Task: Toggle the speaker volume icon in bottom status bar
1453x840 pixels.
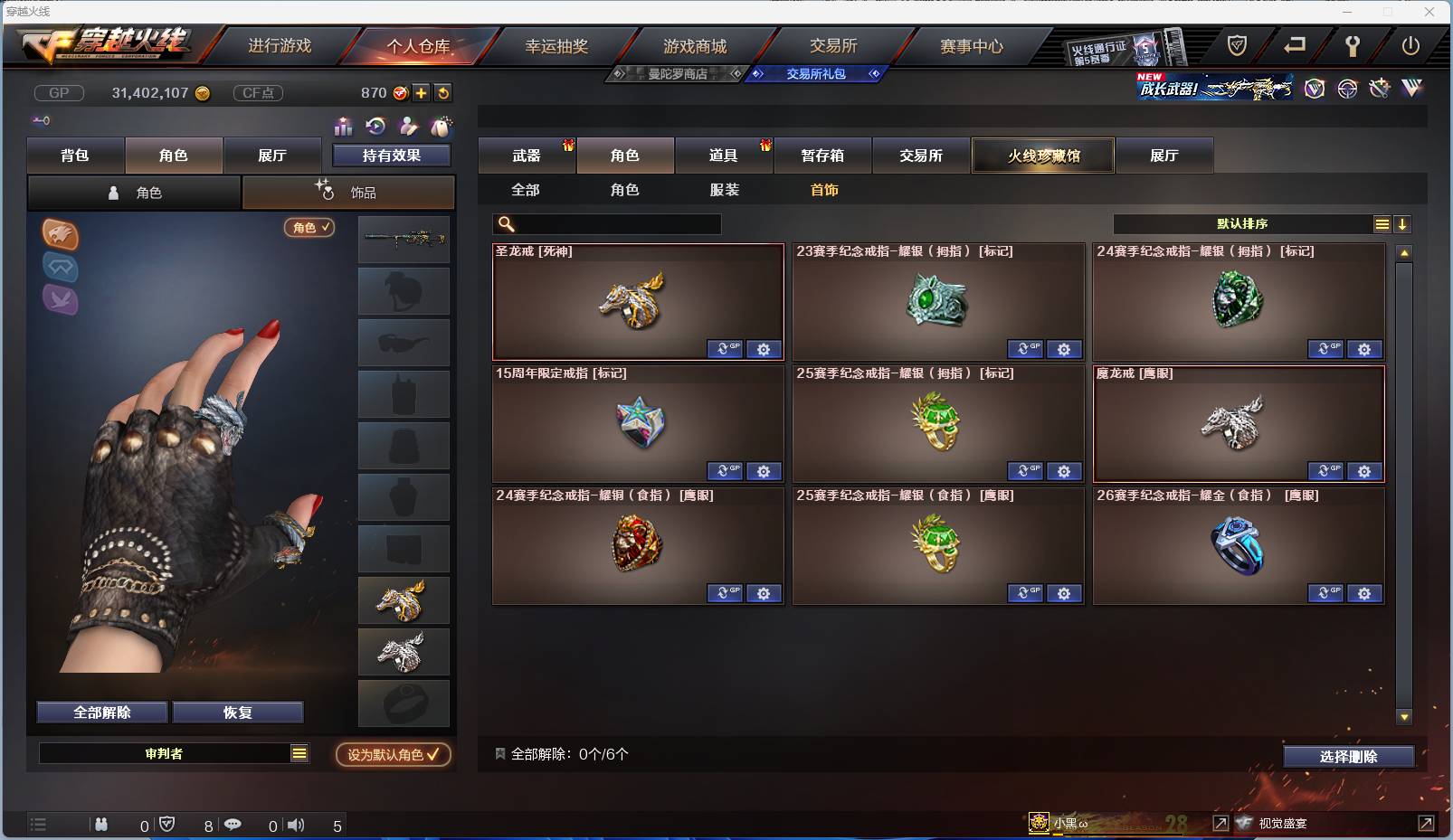Action: coord(296,825)
